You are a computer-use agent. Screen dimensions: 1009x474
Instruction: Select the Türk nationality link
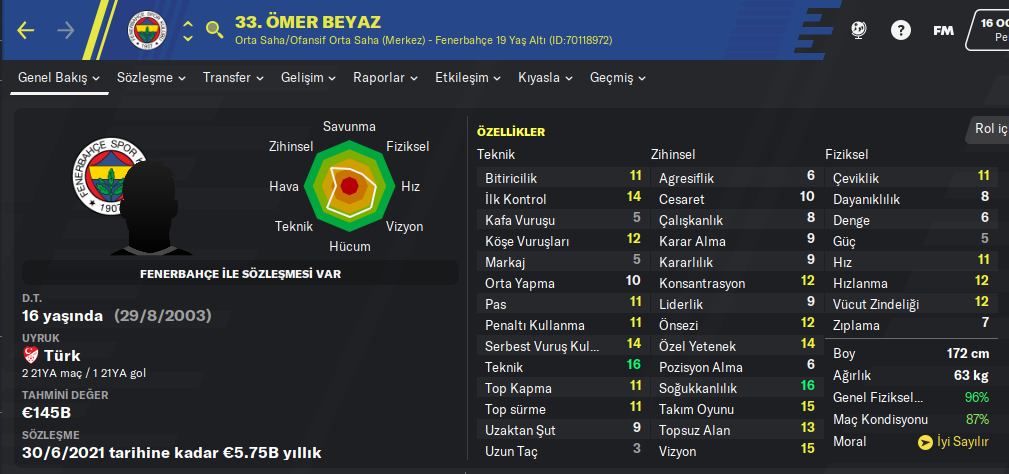pyautogui.click(x=62, y=356)
